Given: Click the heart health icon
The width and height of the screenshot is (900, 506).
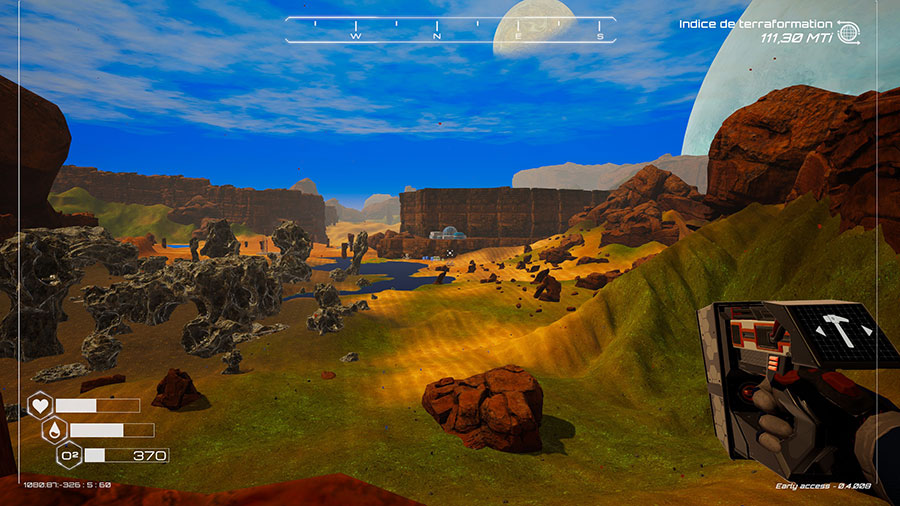Looking at the screenshot, I should (40, 405).
